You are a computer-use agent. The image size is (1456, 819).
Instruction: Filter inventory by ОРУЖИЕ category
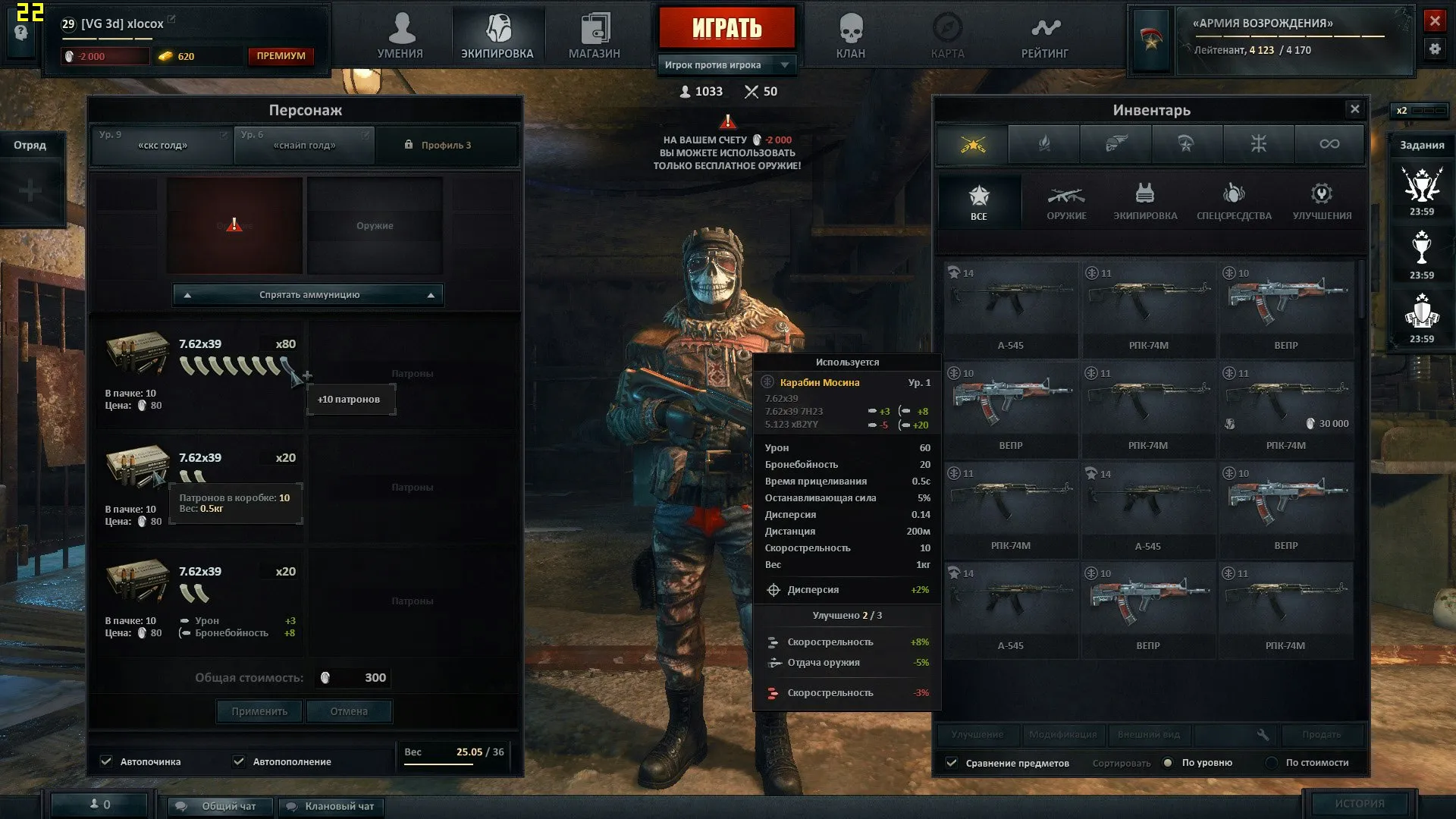point(1066,202)
